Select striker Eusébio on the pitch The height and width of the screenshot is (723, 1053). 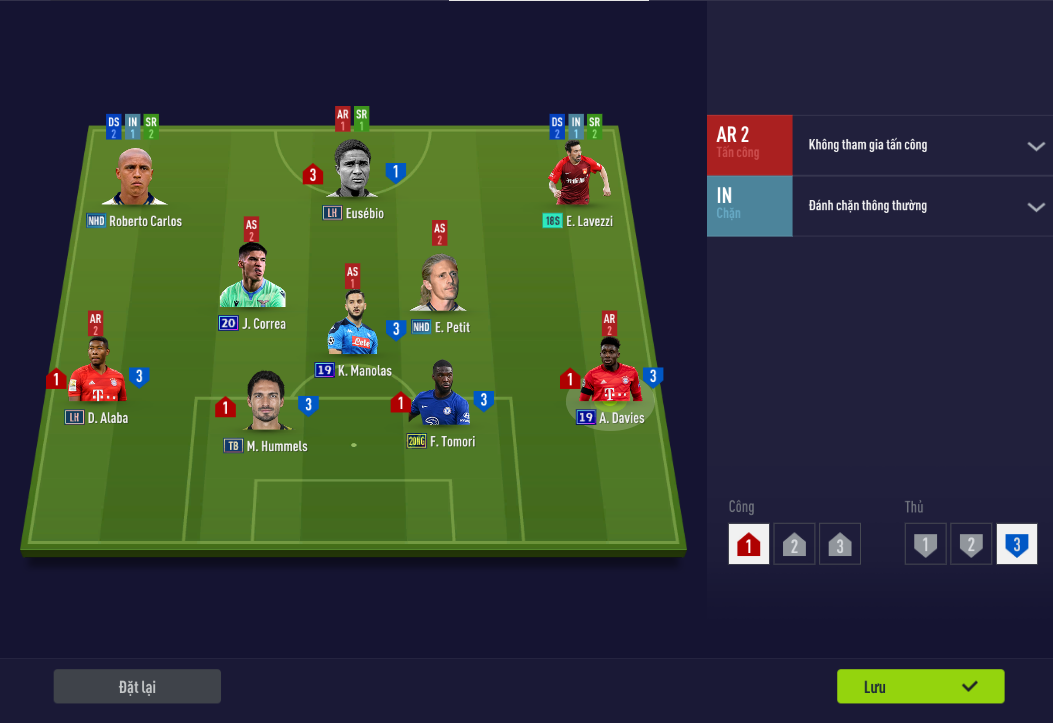point(352,170)
